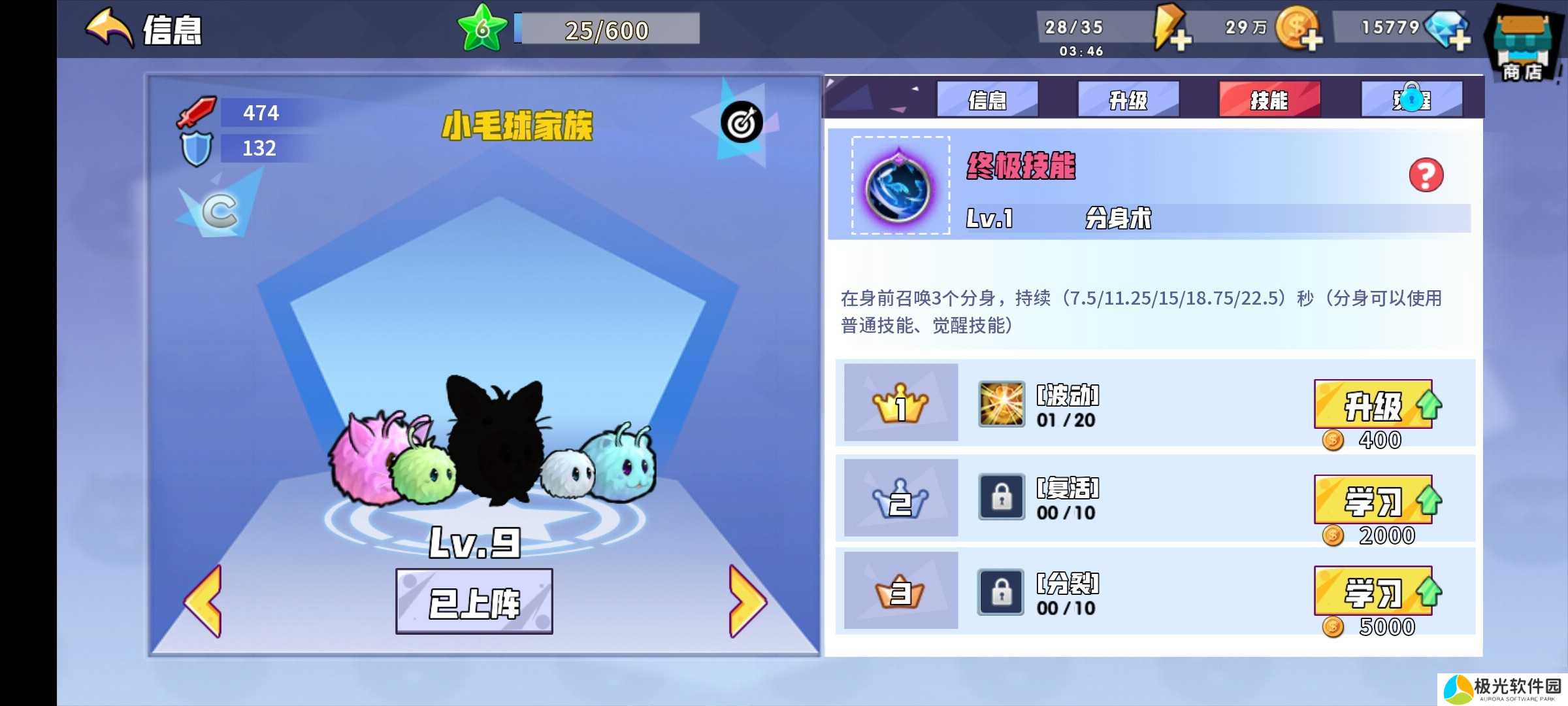Tap the [波动] skill icon
Image resolution: width=1568 pixels, height=706 pixels.
tap(1001, 404)
